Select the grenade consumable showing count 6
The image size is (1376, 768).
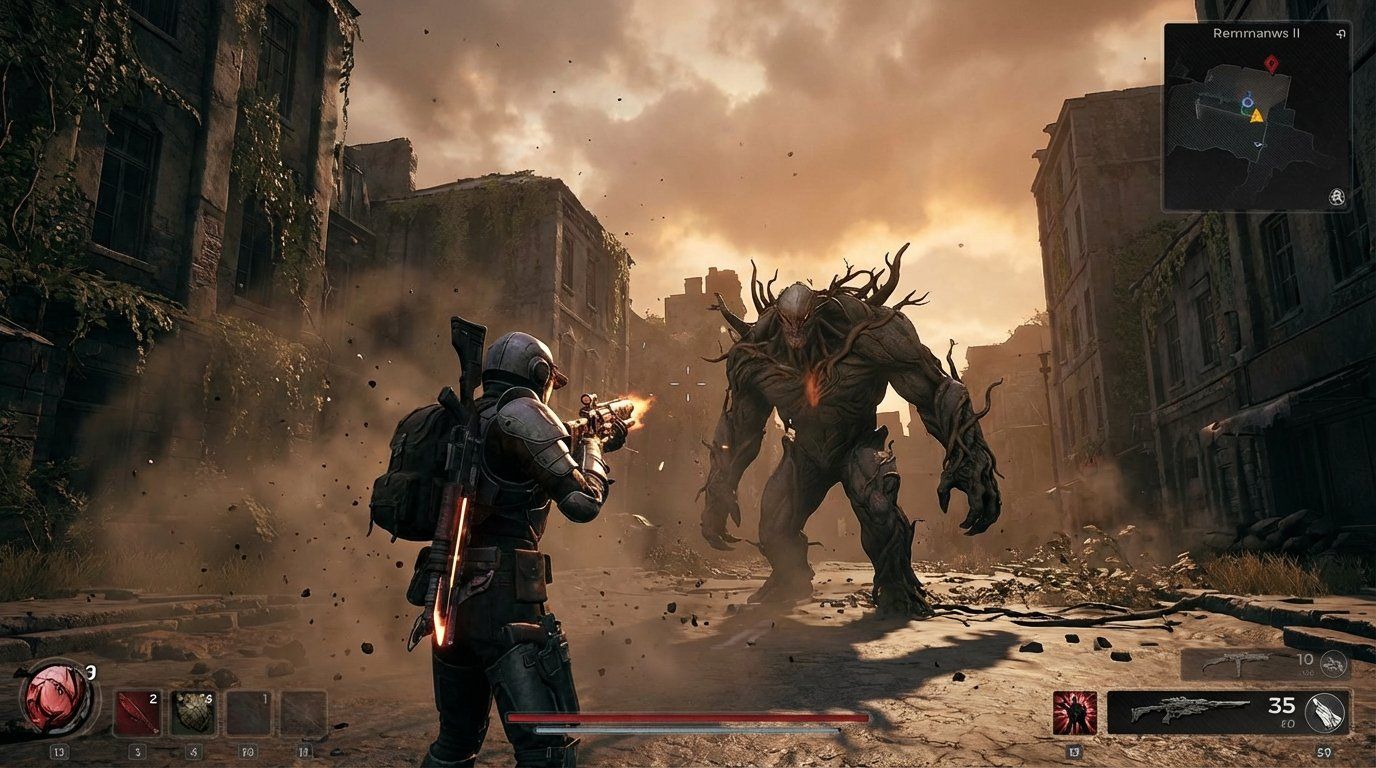tap(193, 713)
